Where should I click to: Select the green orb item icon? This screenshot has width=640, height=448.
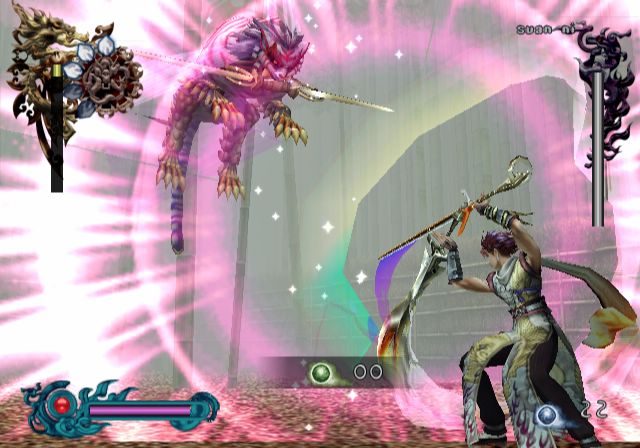pyautogui.click(x=322, y=373)
